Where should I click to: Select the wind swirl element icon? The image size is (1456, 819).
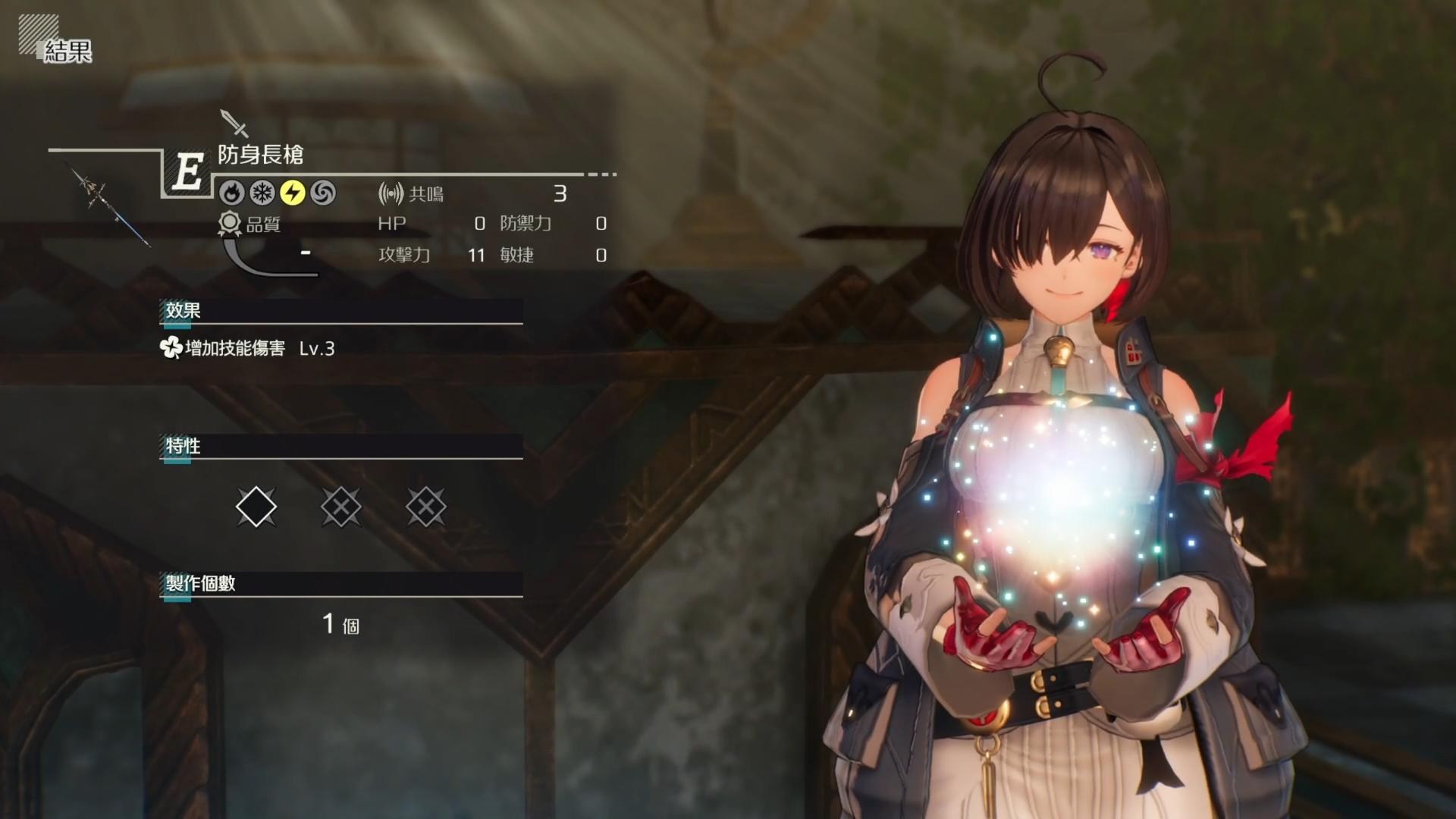pos(323,193)
